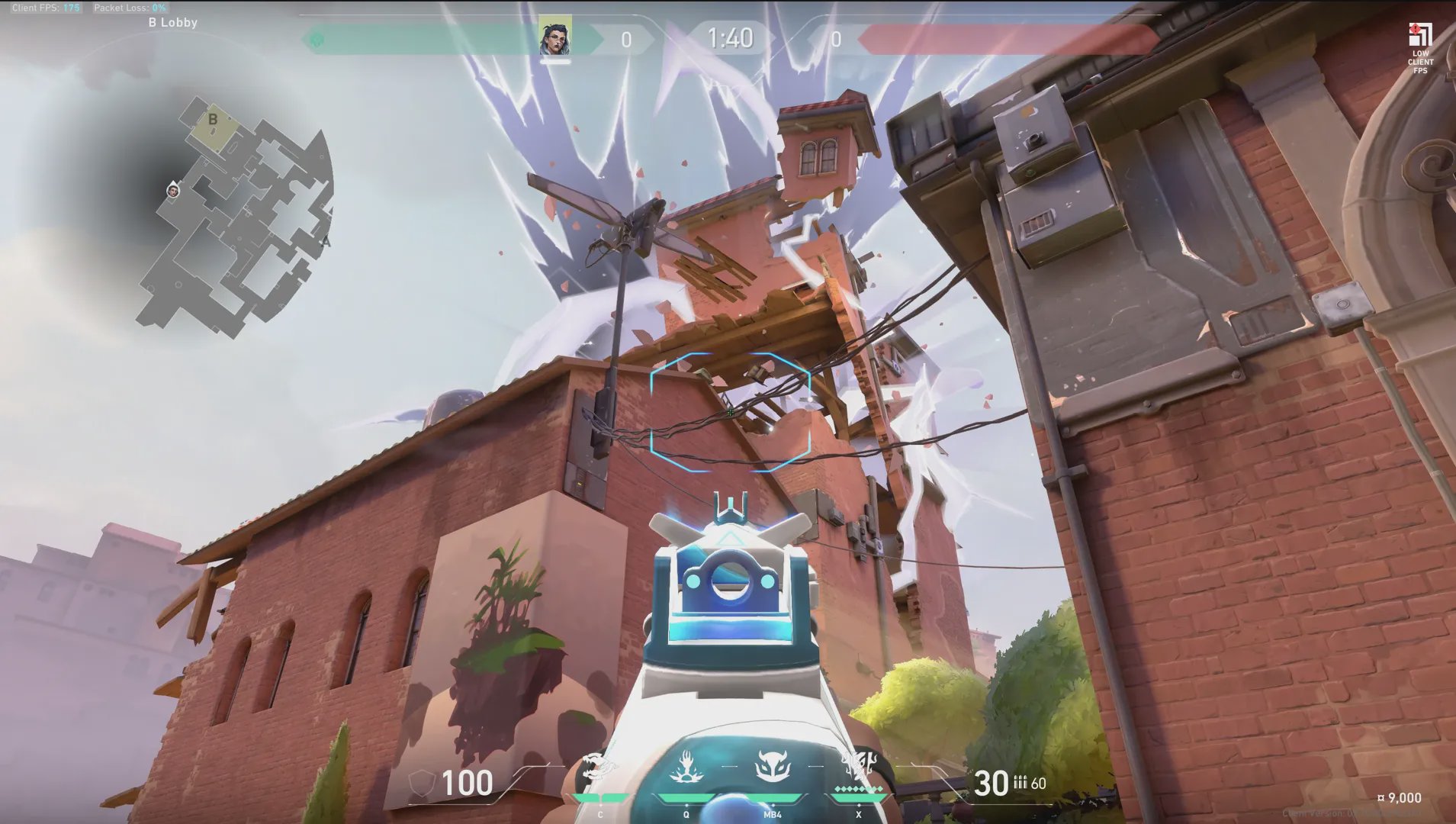Select the B site marker on minimap
This screenshot has height=824, width=1456.
213,120
